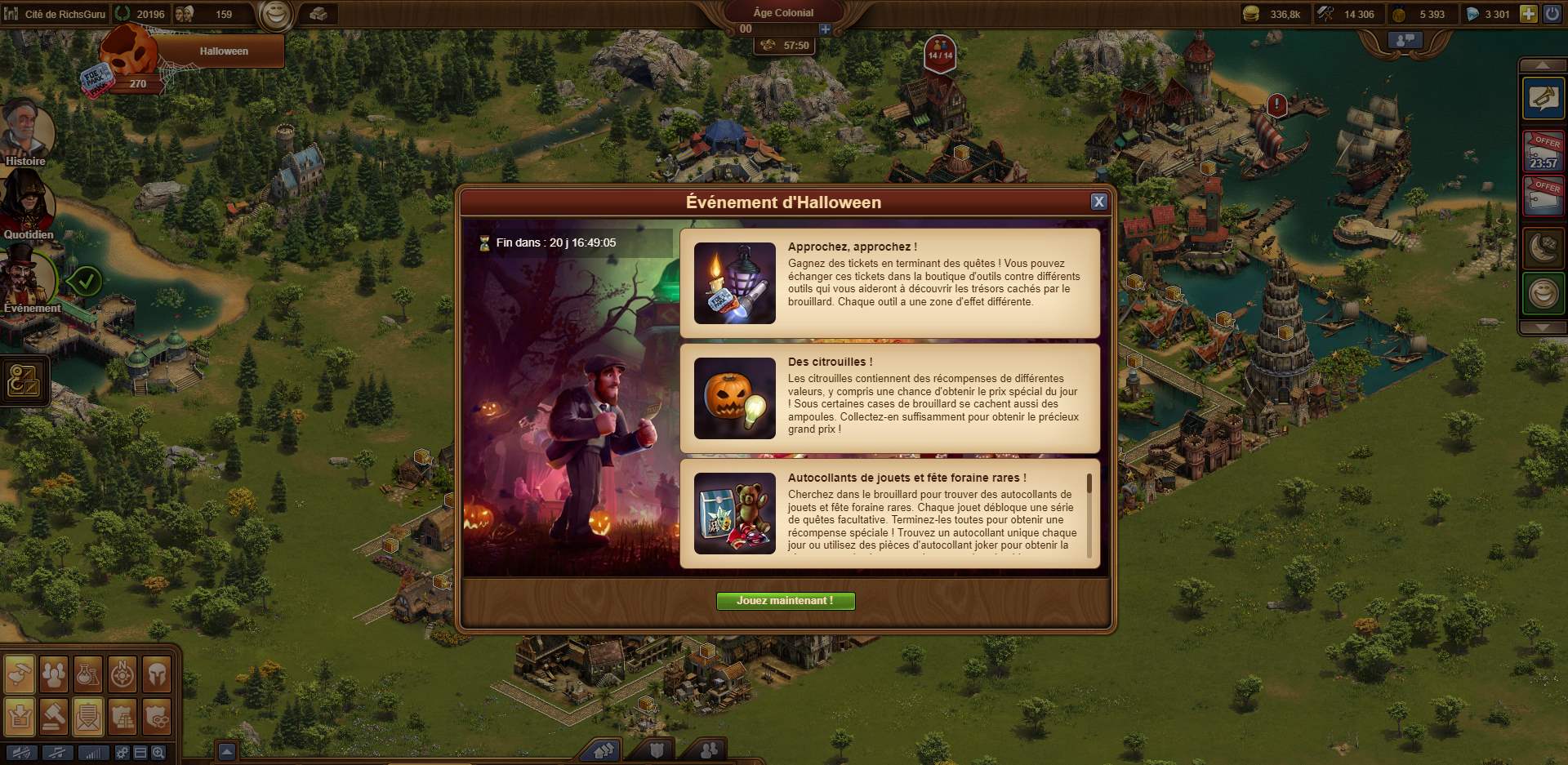Image resolution: width=1568 pixels, height=765 pixels.
Task: Open the Histoire quest giver portrait
Action: coord(28,131)
